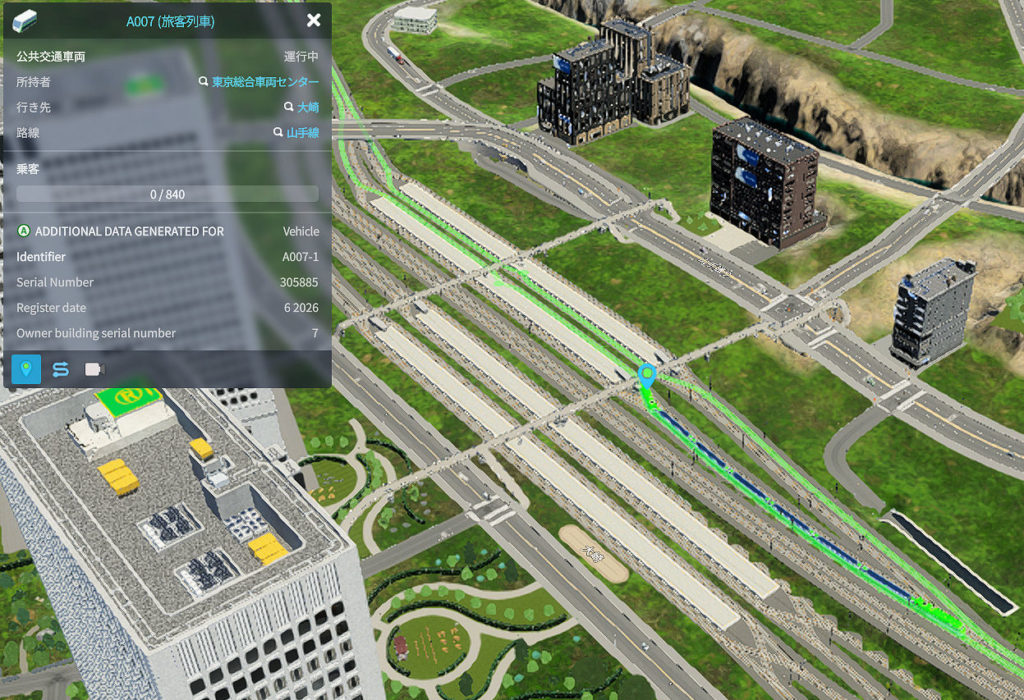This screenshot has width=1024, height=700.
Task: Open owner 東京総合車両センター link
Action: pyautogui.click(x=265, y=82)
